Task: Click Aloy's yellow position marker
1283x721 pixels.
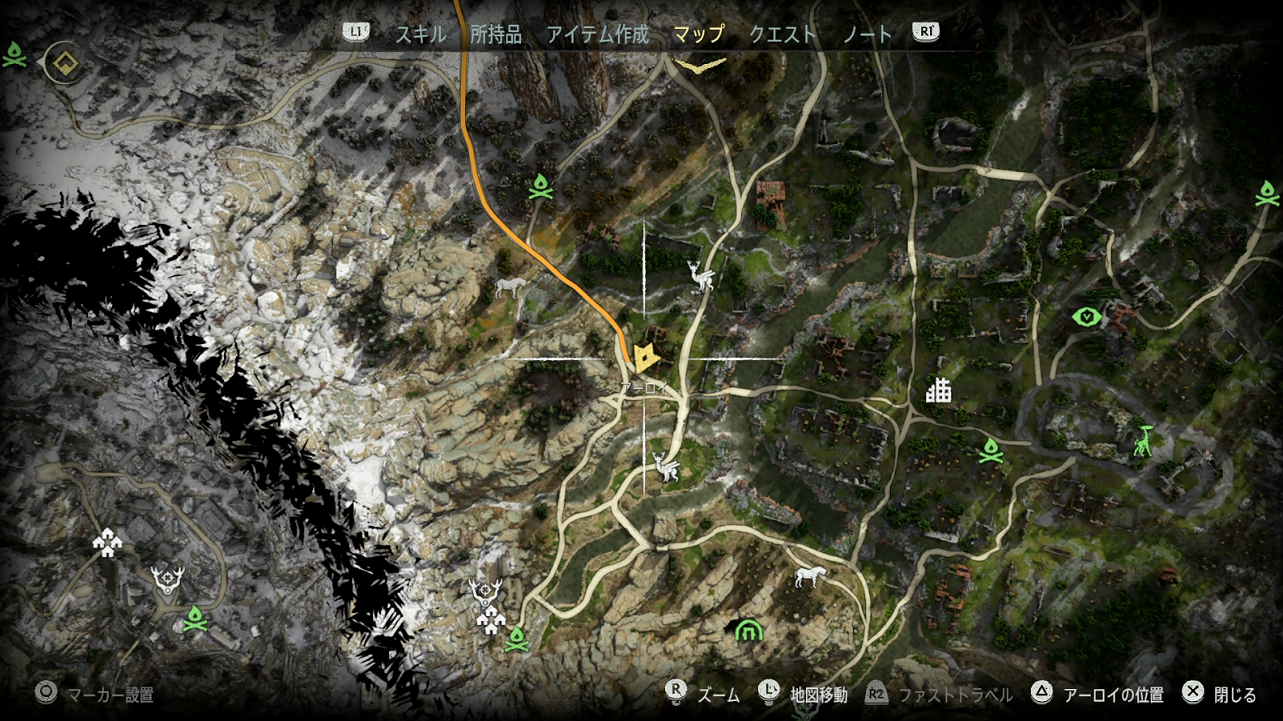Action: [645, 357]
